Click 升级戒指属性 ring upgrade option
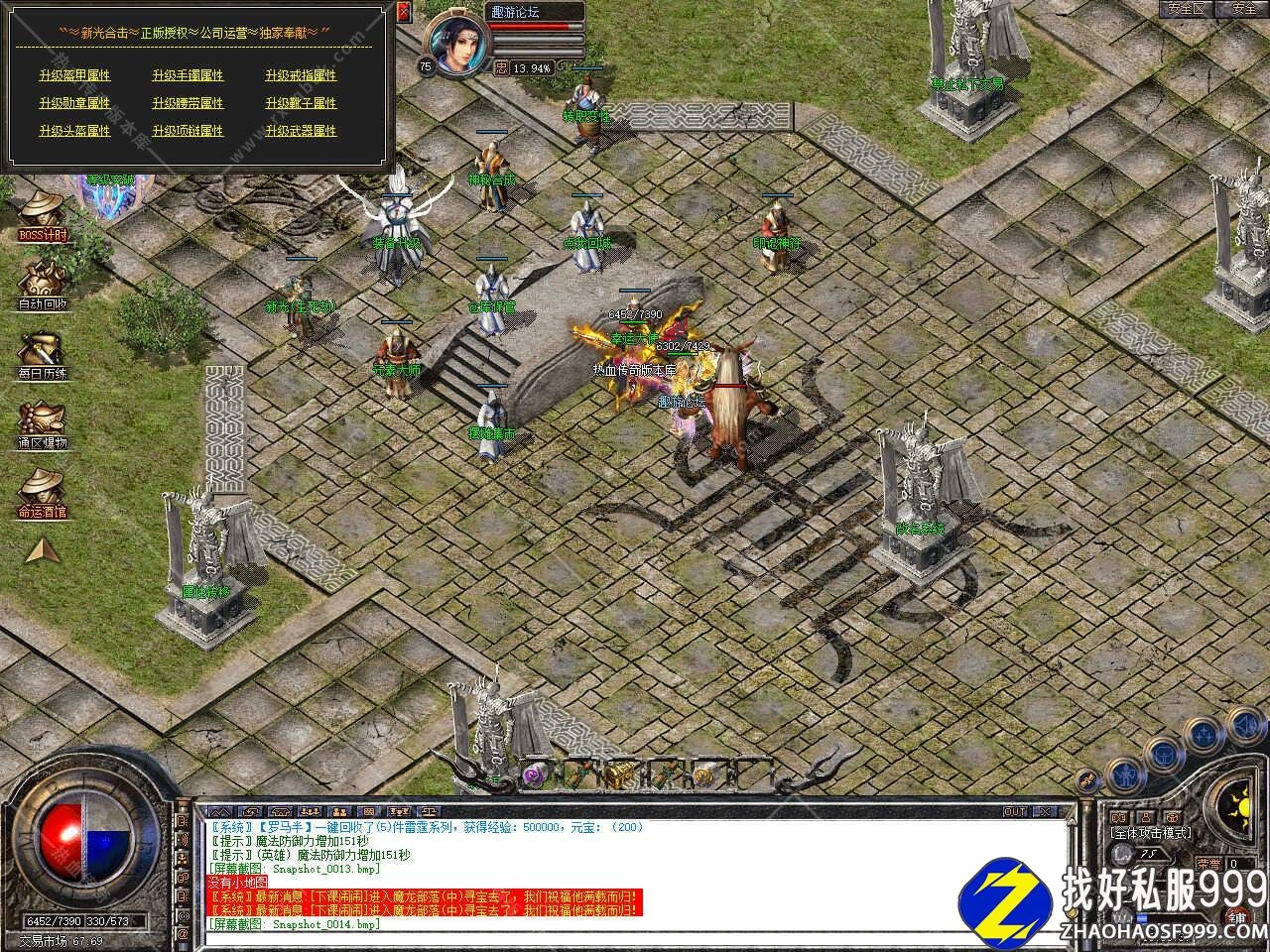1270x952 pixels. [301, 75]
